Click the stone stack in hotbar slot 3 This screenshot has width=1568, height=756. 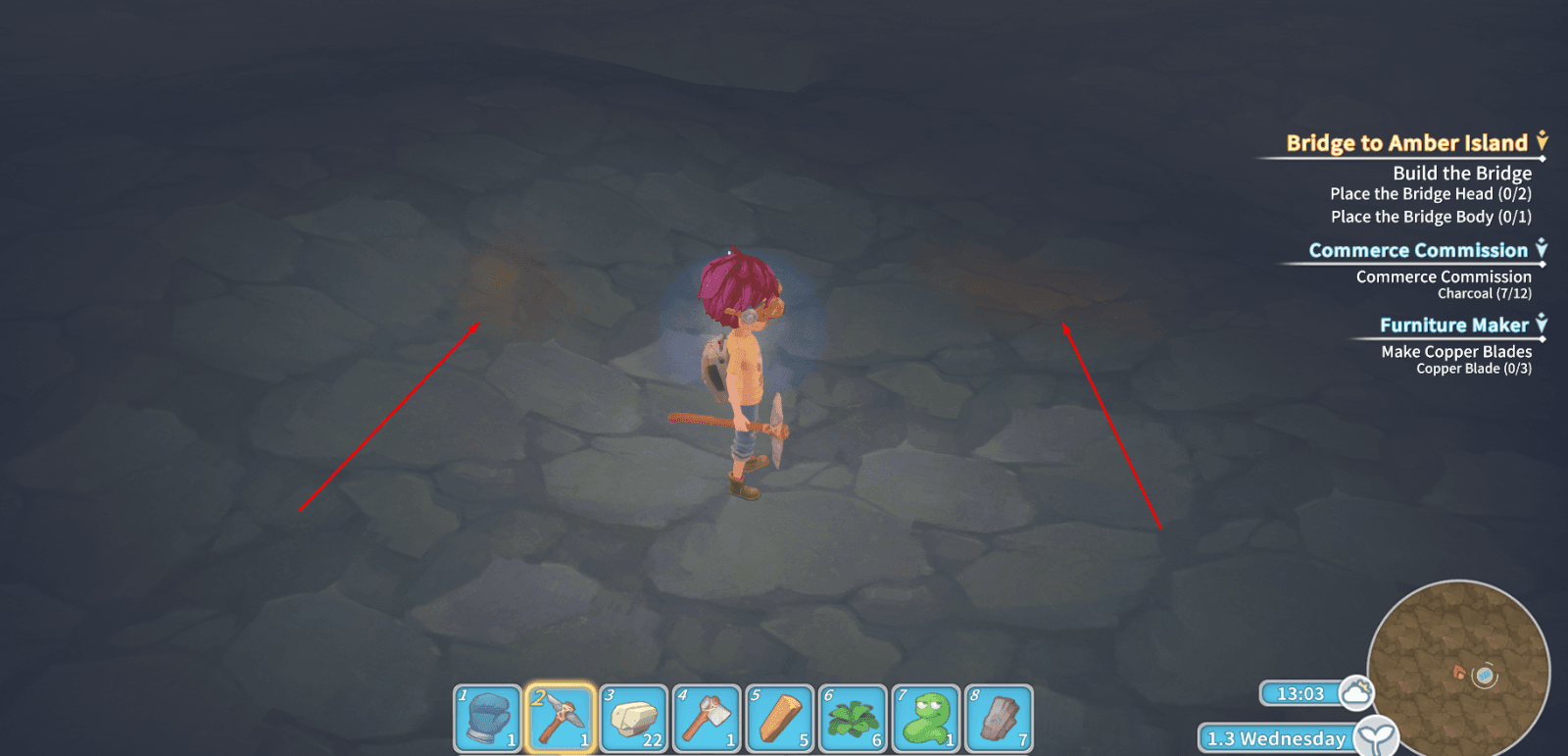(634, 718)
